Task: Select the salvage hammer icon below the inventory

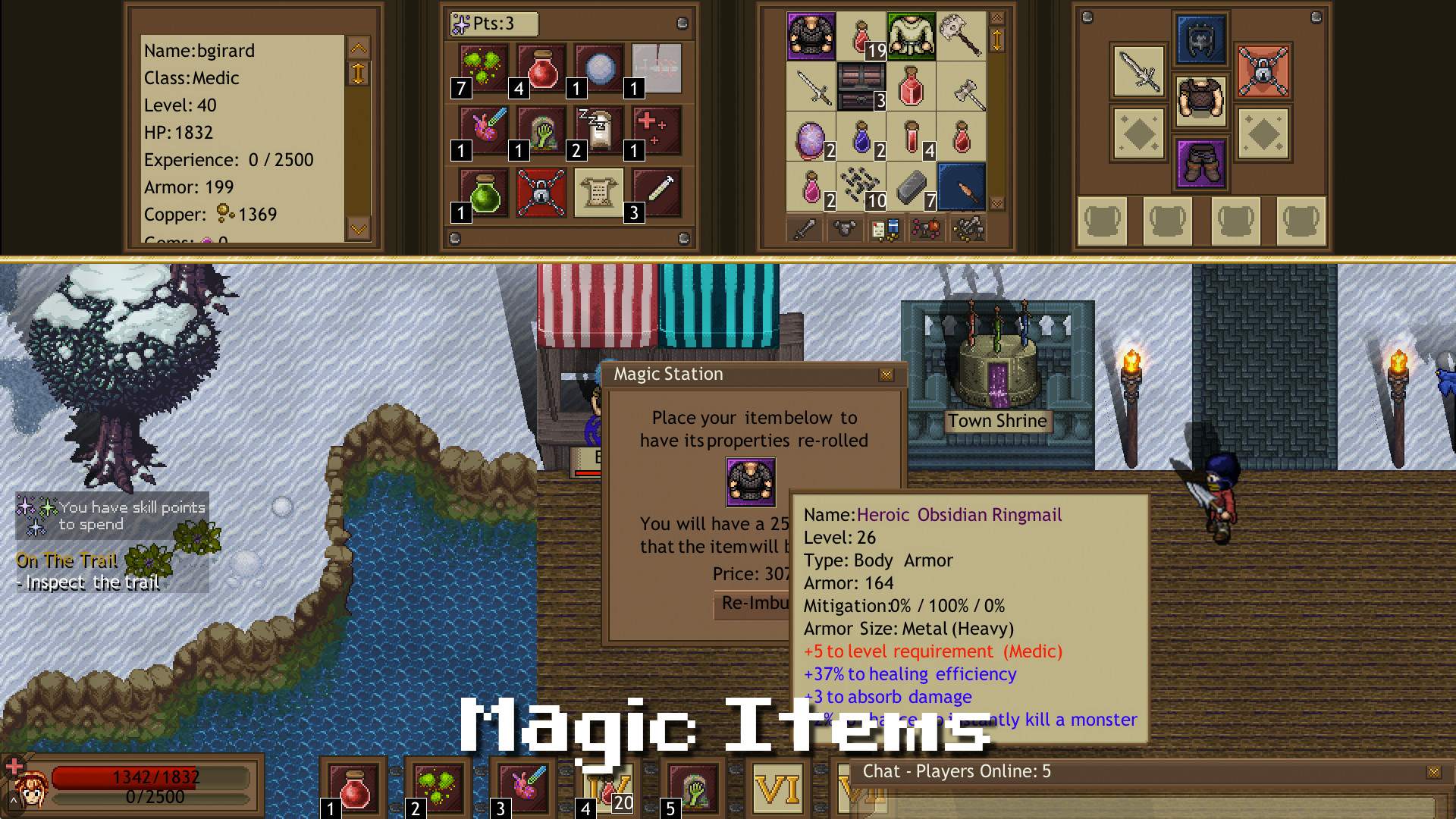Action: 969,227
